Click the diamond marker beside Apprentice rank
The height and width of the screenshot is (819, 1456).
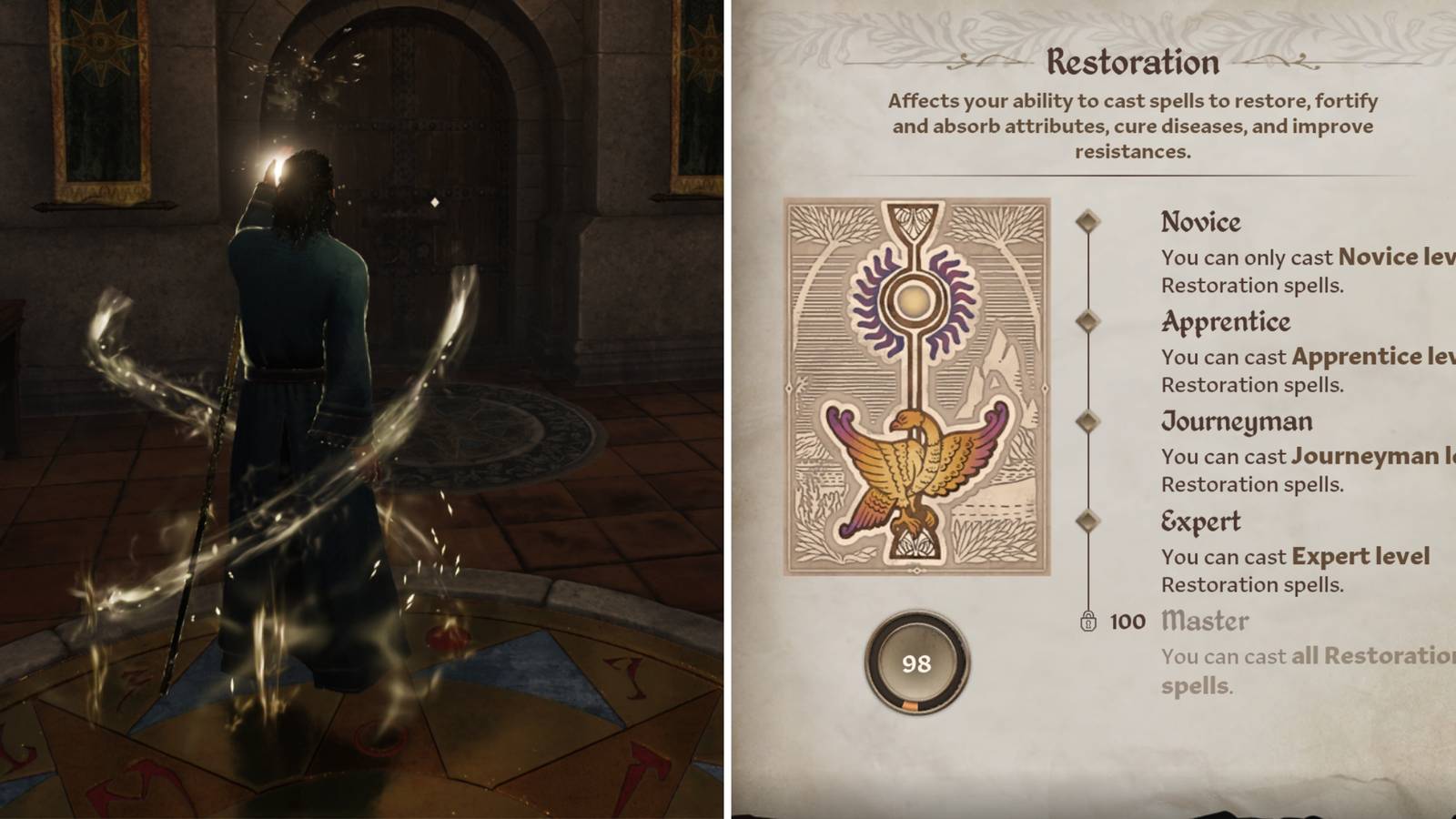click(x=1088, y=320)
